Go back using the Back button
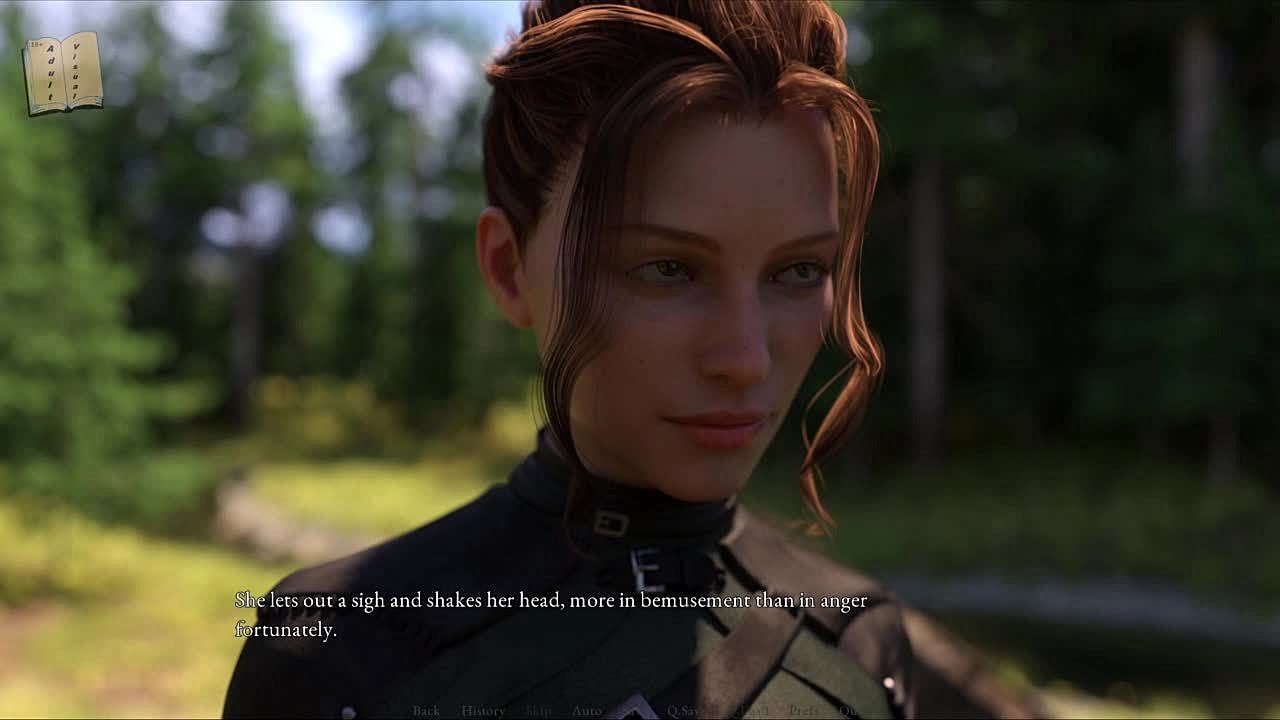This screenshot has width=1280, height=720. tap(426, 710)
